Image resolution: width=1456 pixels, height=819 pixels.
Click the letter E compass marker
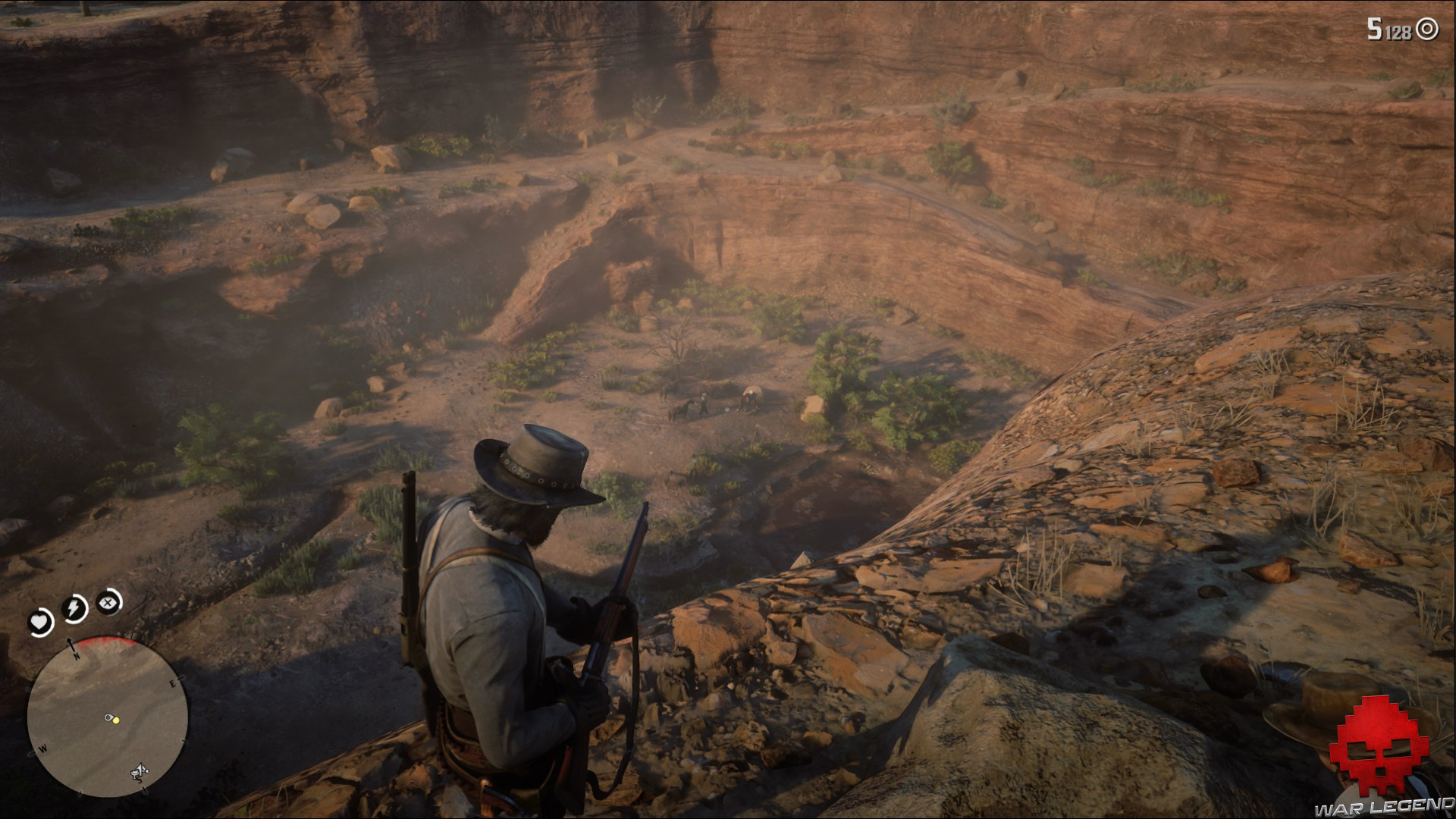(x=173, y=682)
